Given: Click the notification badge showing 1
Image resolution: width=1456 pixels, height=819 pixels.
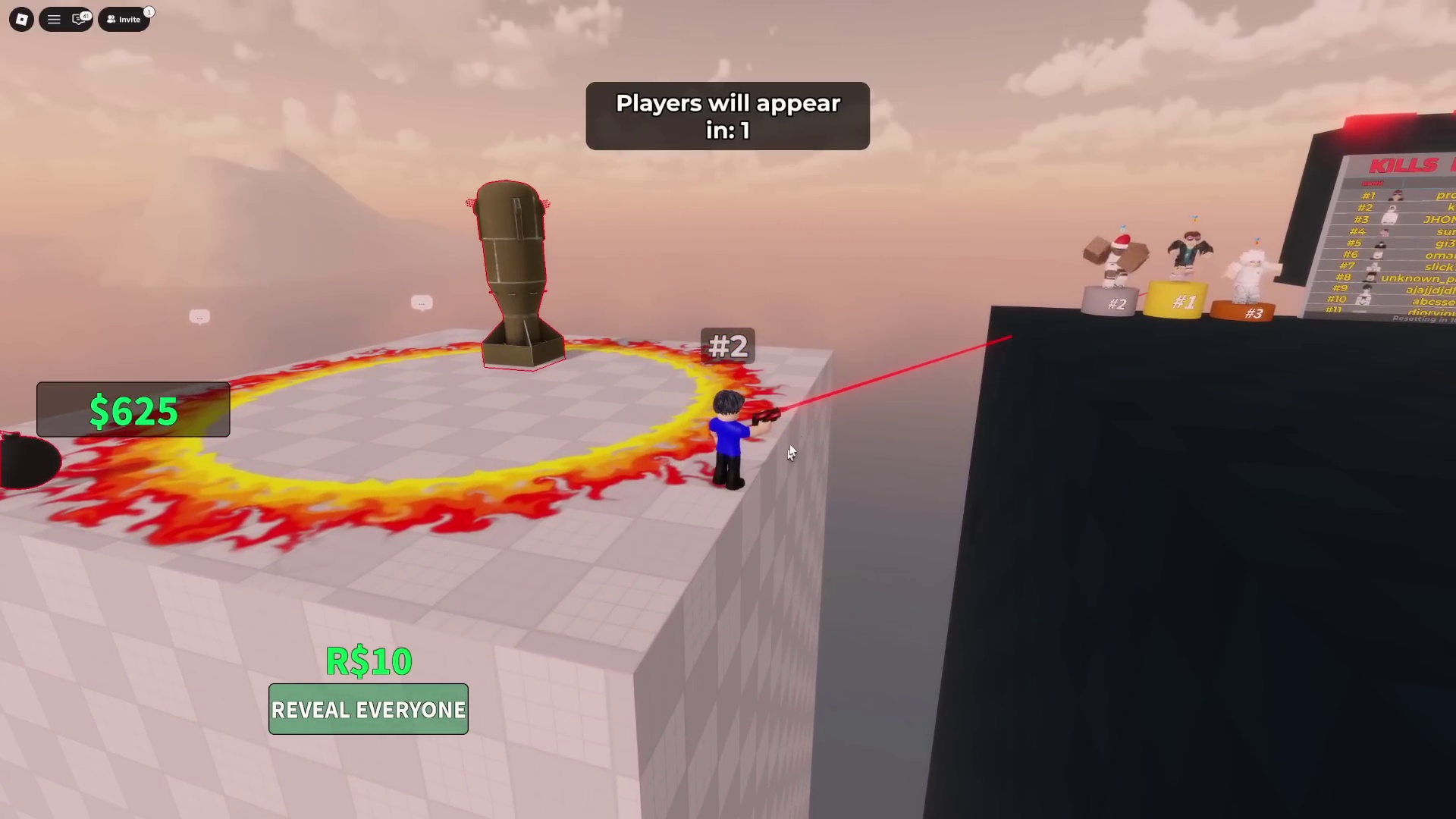Looking at the screenshot, I should click(x=149, y=12).
